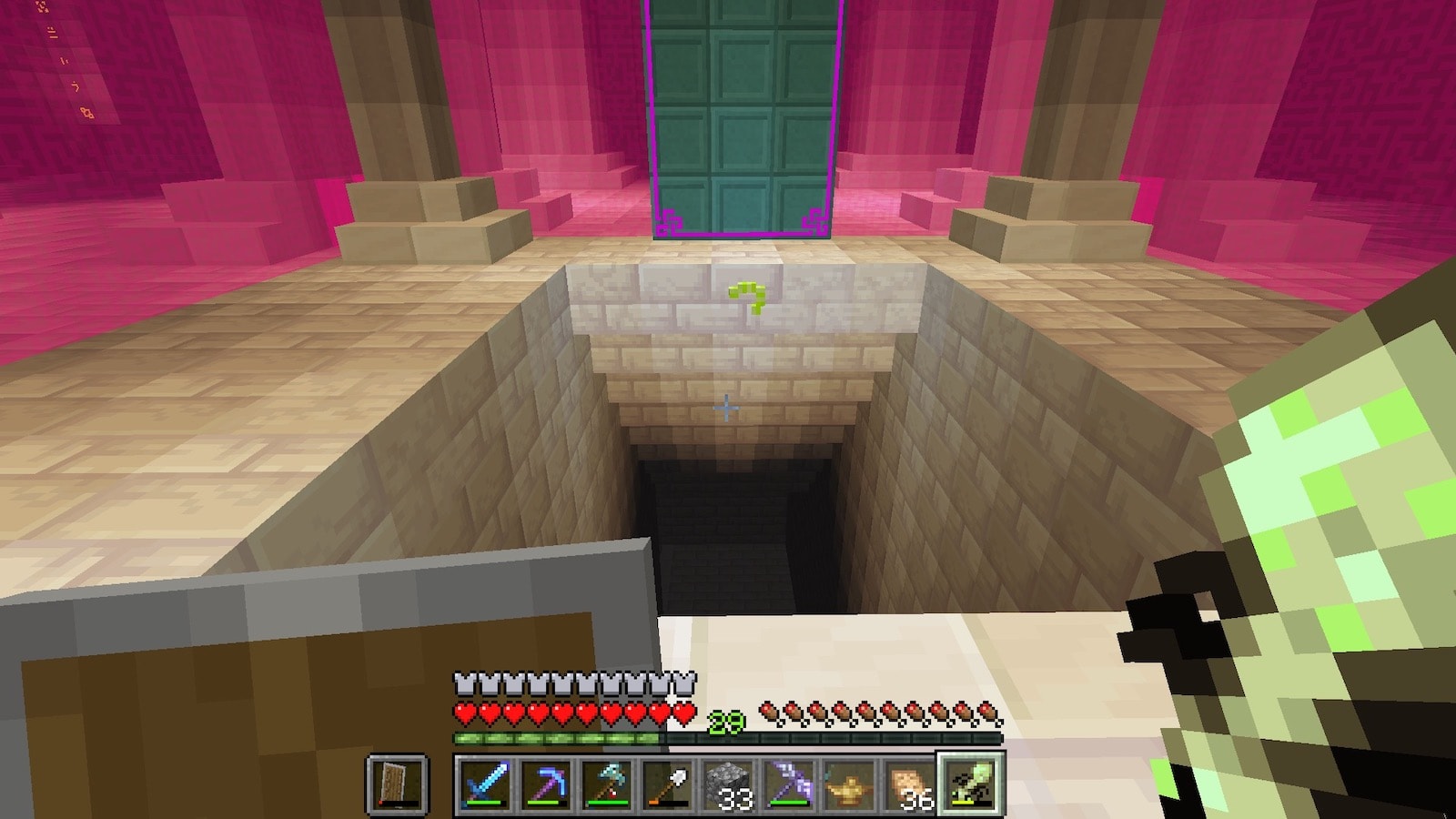The width and height of the screenshot is (1456, 819).
Task: Select the enchanted bow slot
Action: tap(789, 784)
